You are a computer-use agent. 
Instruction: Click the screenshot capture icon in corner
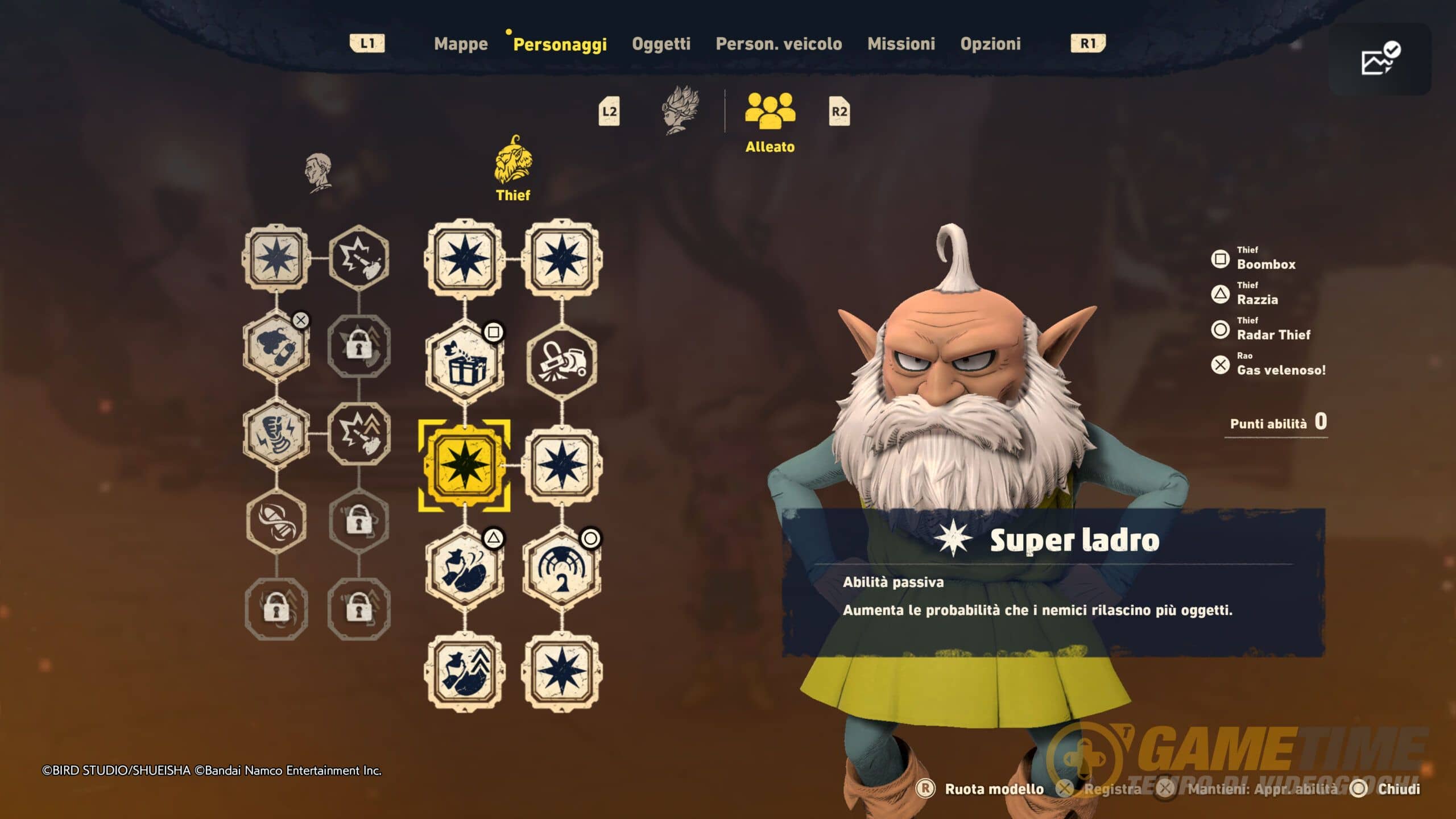pyautogui.click(x=1379, y=59)
